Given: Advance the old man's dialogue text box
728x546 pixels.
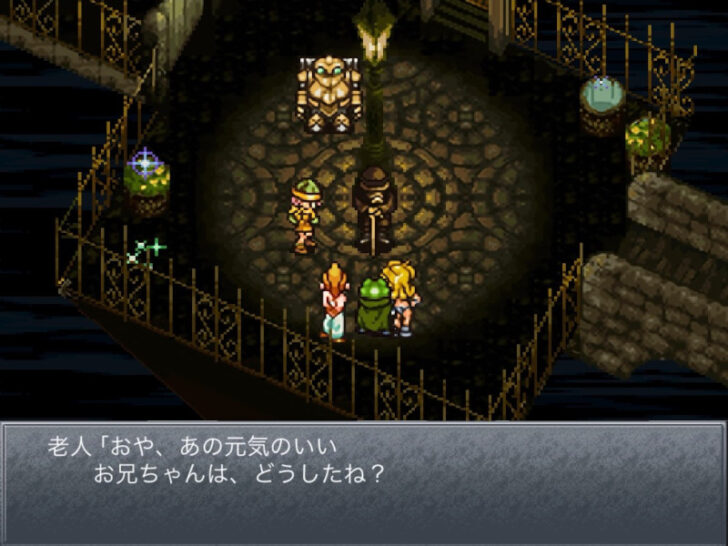Looking at the screenshot, I should (x=364, y=480).
